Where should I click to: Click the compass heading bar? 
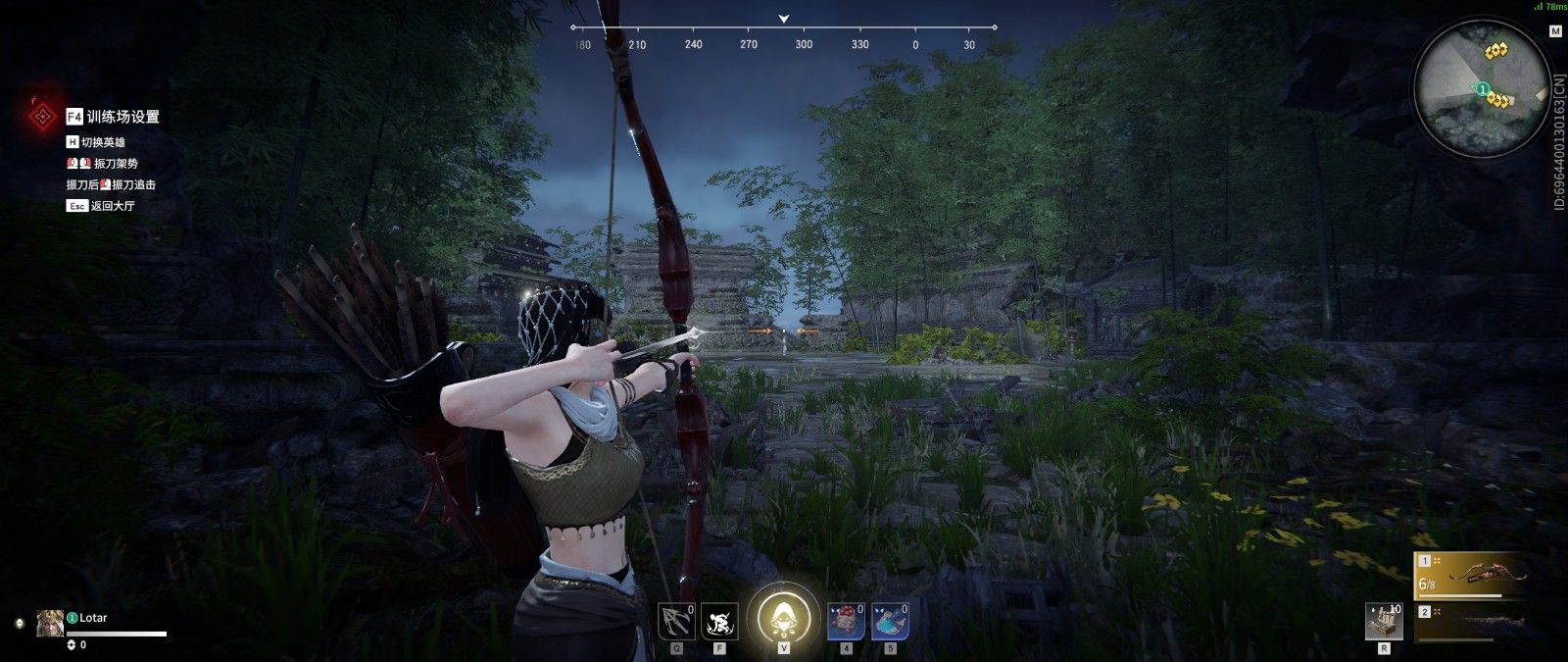tap(784, 37)
